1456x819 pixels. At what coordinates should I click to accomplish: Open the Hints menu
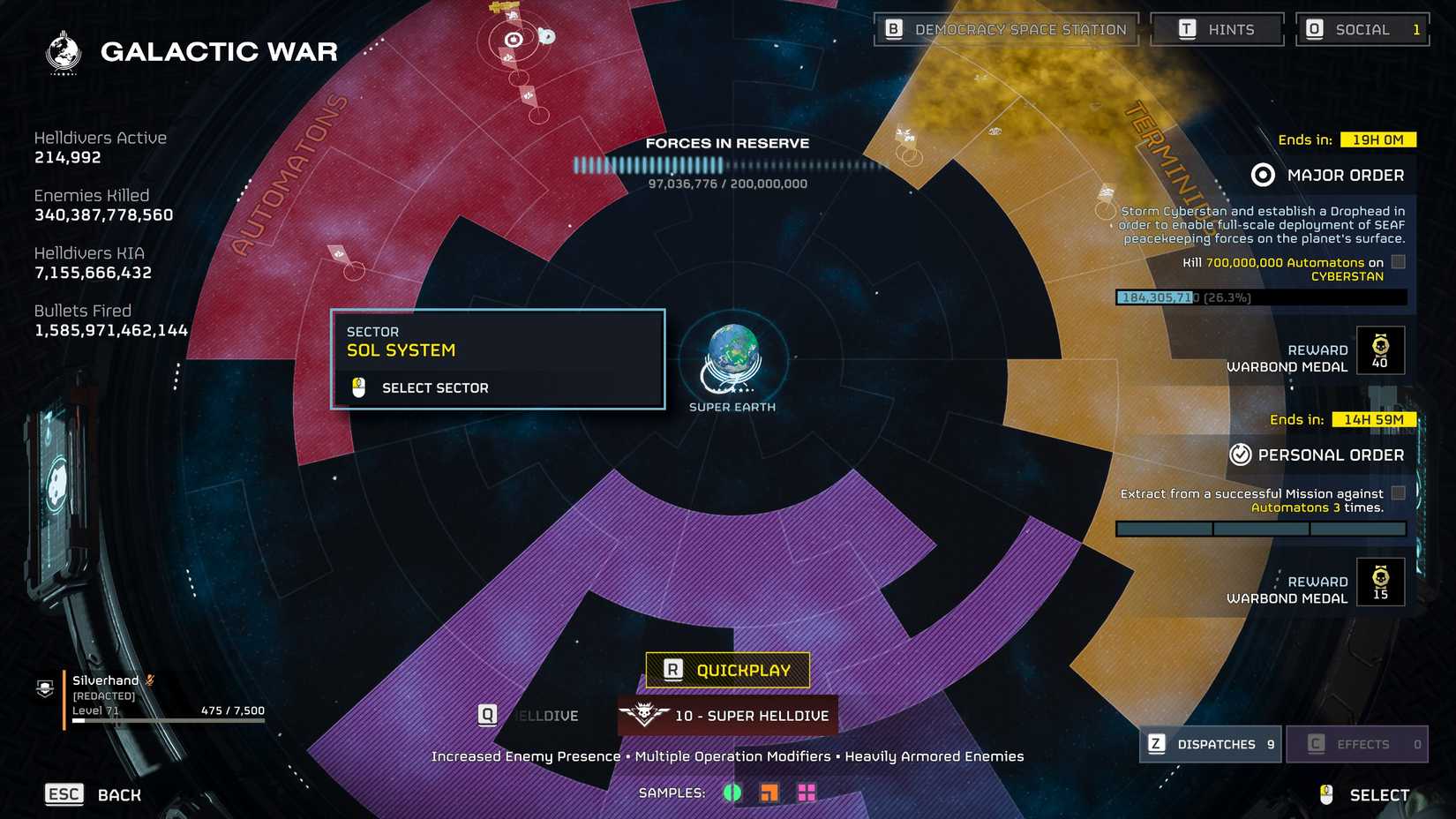[1218, 28]
